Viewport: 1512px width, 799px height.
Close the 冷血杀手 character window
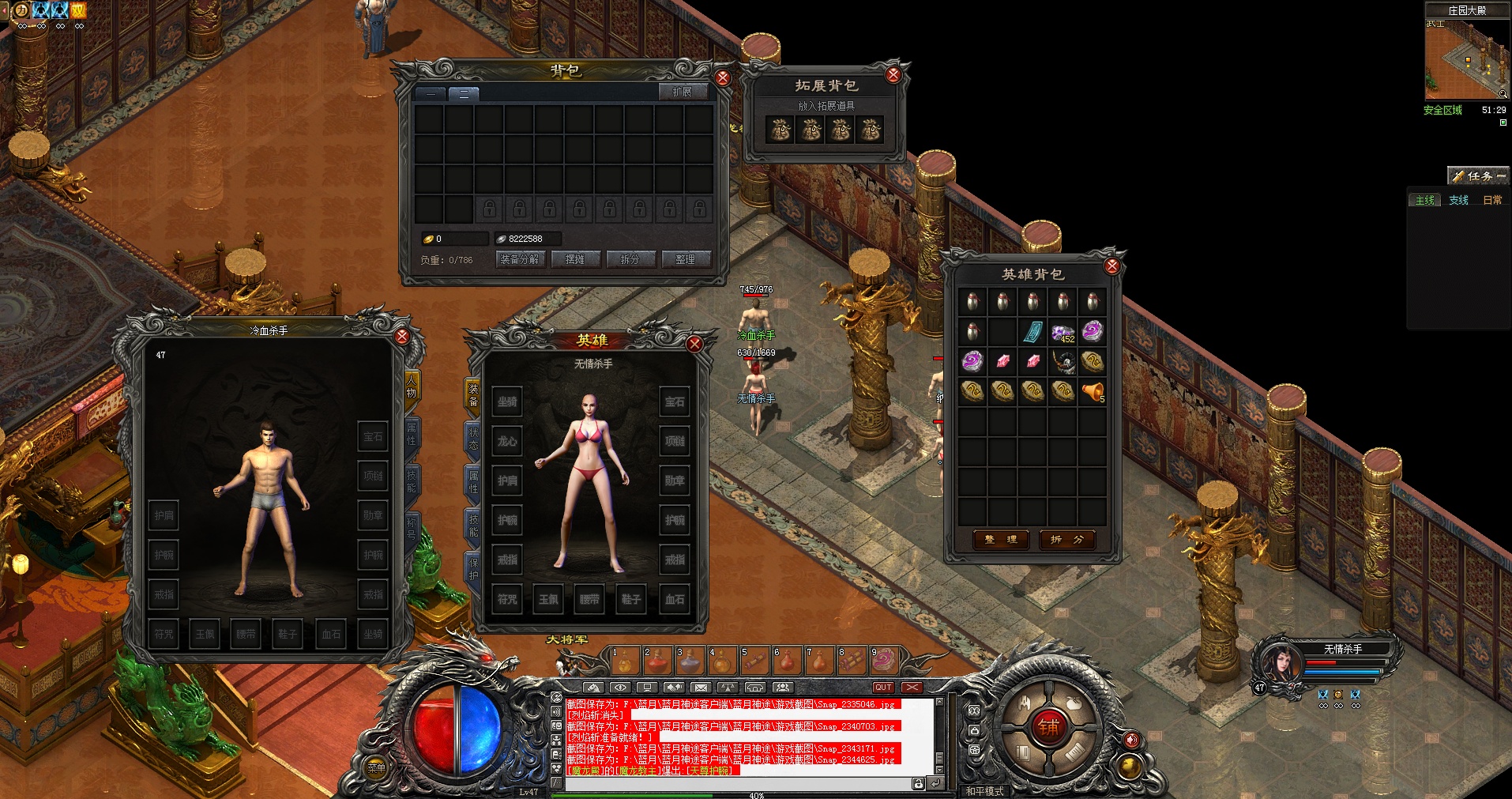tap(402, 337)
